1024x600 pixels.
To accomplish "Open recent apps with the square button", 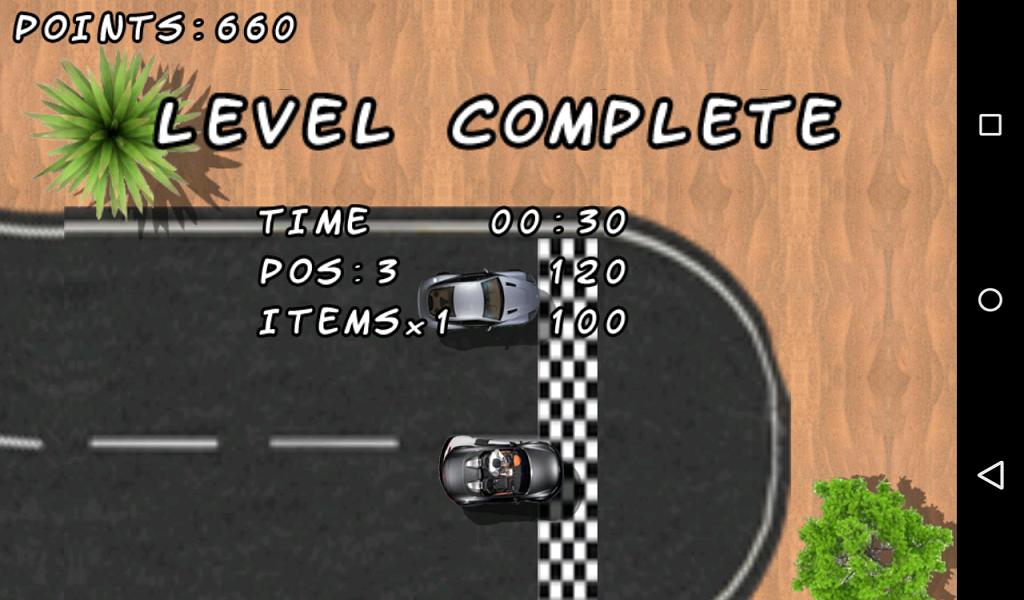I will pos(990,125).
